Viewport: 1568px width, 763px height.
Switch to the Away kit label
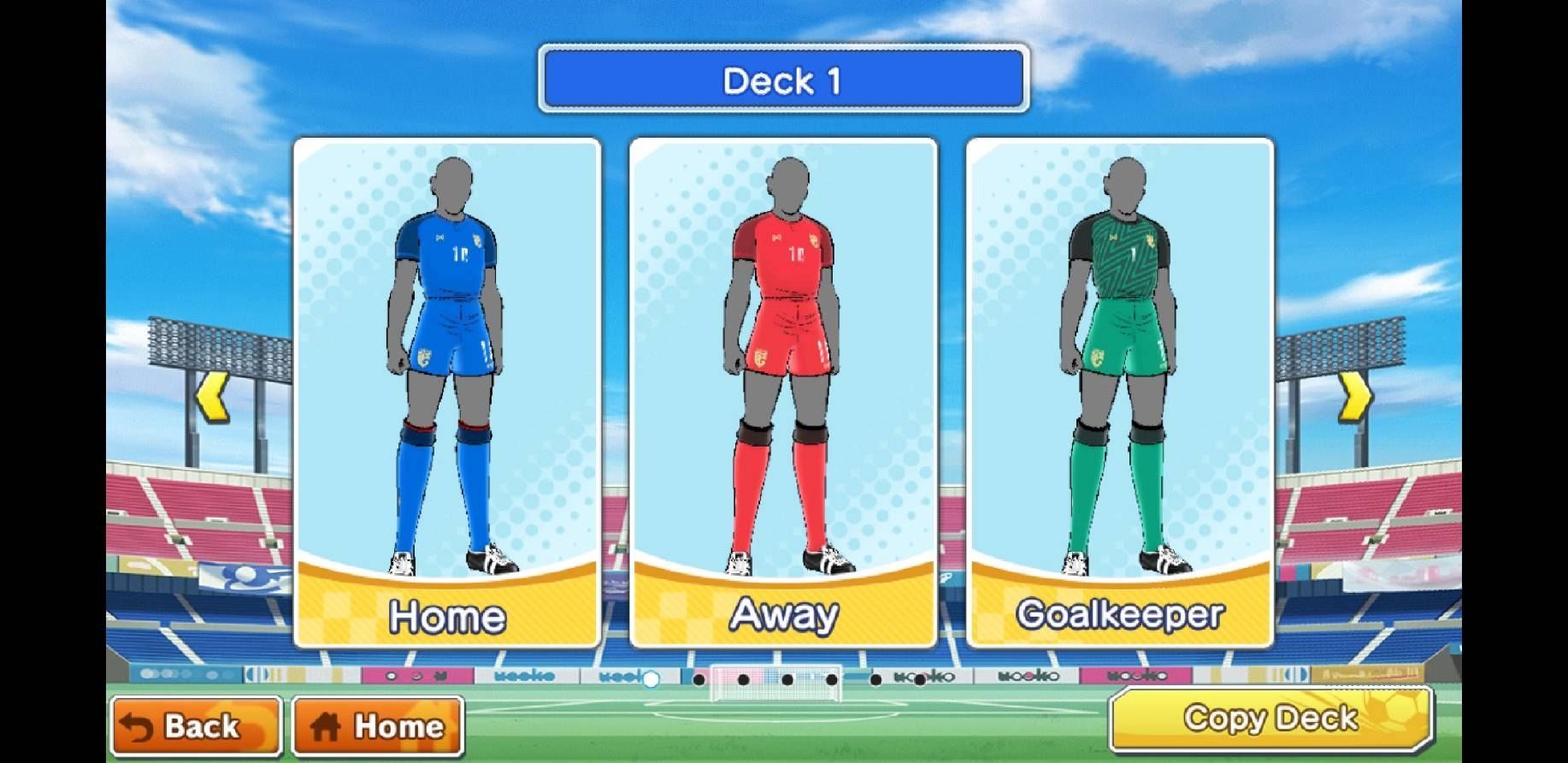(782, 612)
